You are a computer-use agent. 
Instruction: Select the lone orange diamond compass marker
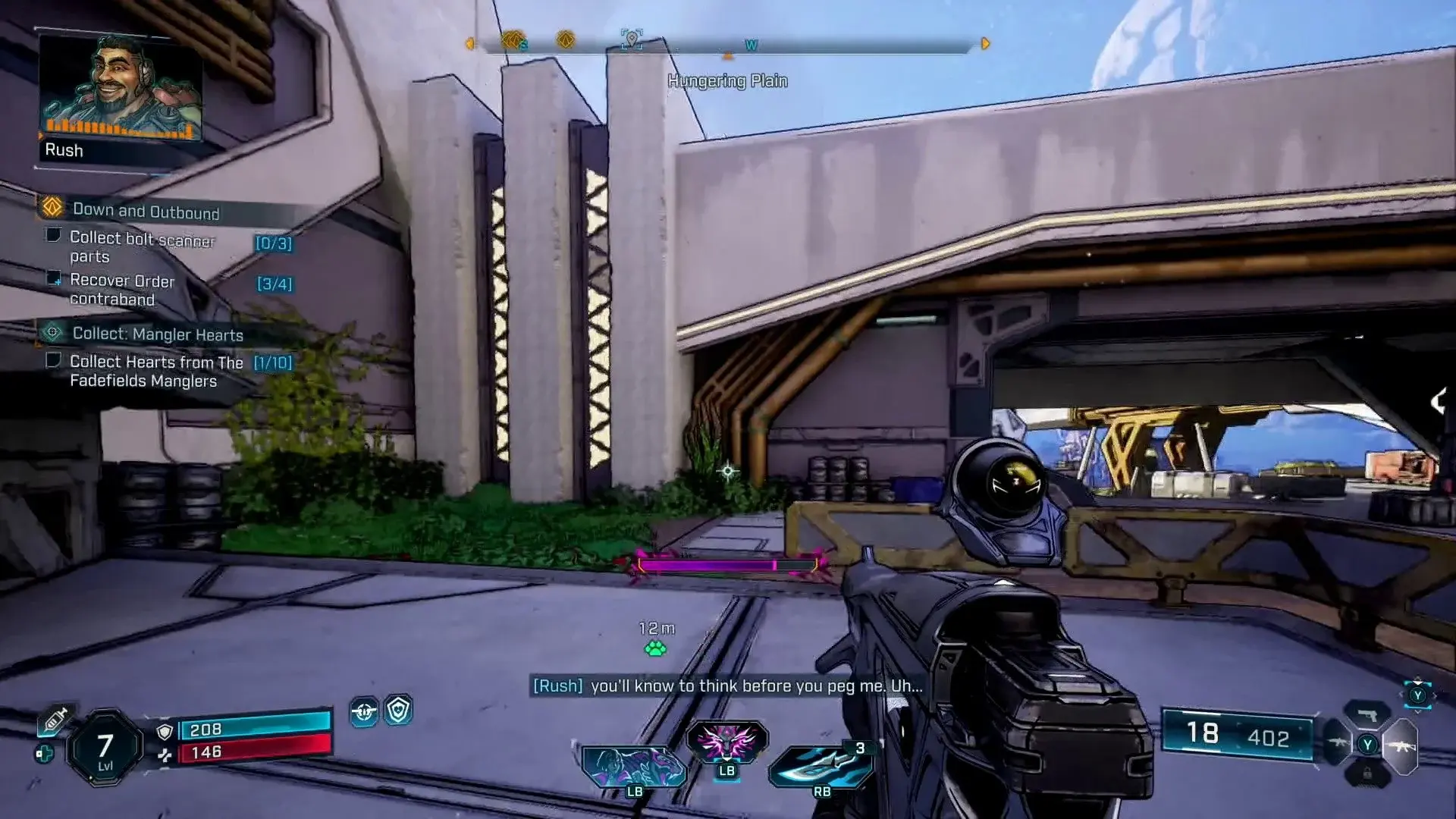565,39
